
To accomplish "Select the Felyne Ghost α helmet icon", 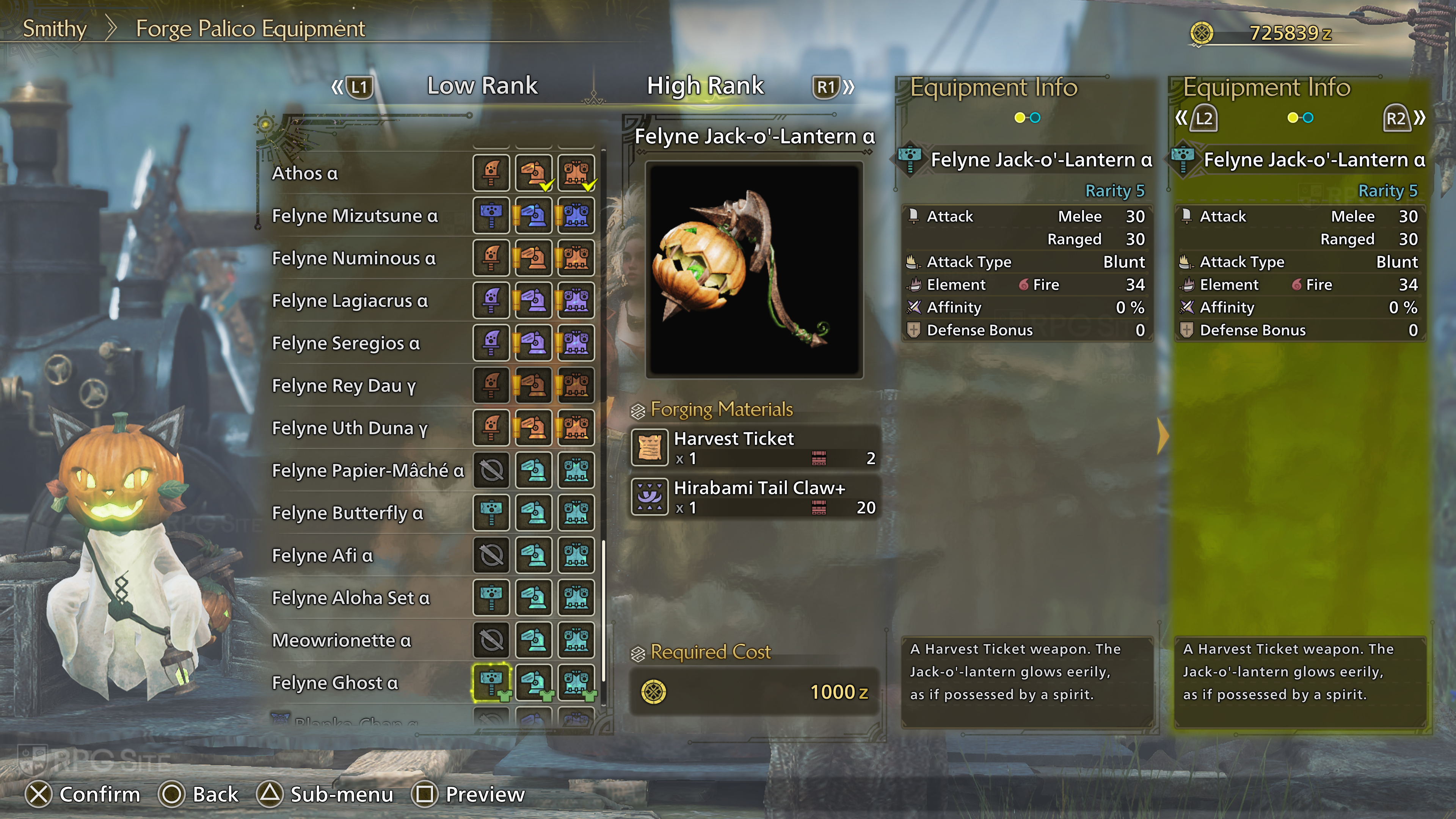I will point(533,682).
